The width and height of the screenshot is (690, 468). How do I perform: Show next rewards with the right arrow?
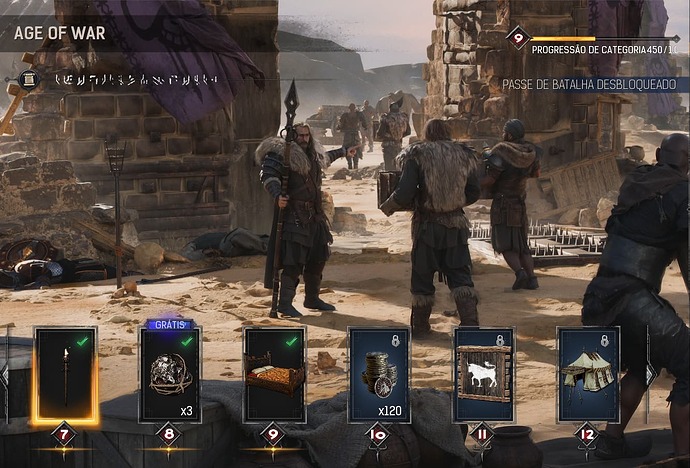click(650, 374)
